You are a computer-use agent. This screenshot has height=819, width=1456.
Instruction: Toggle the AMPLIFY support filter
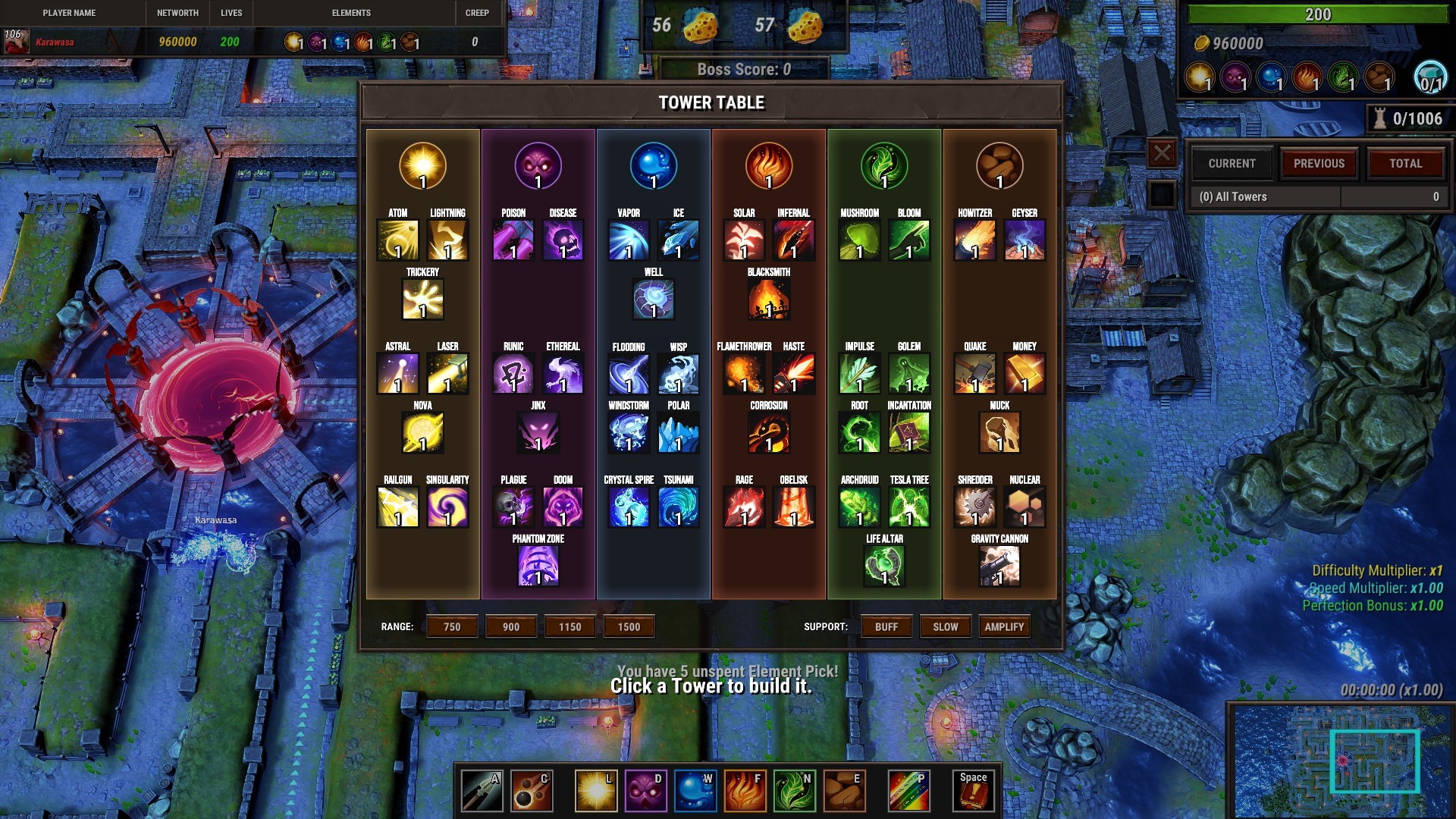(x=1004, y=626)
